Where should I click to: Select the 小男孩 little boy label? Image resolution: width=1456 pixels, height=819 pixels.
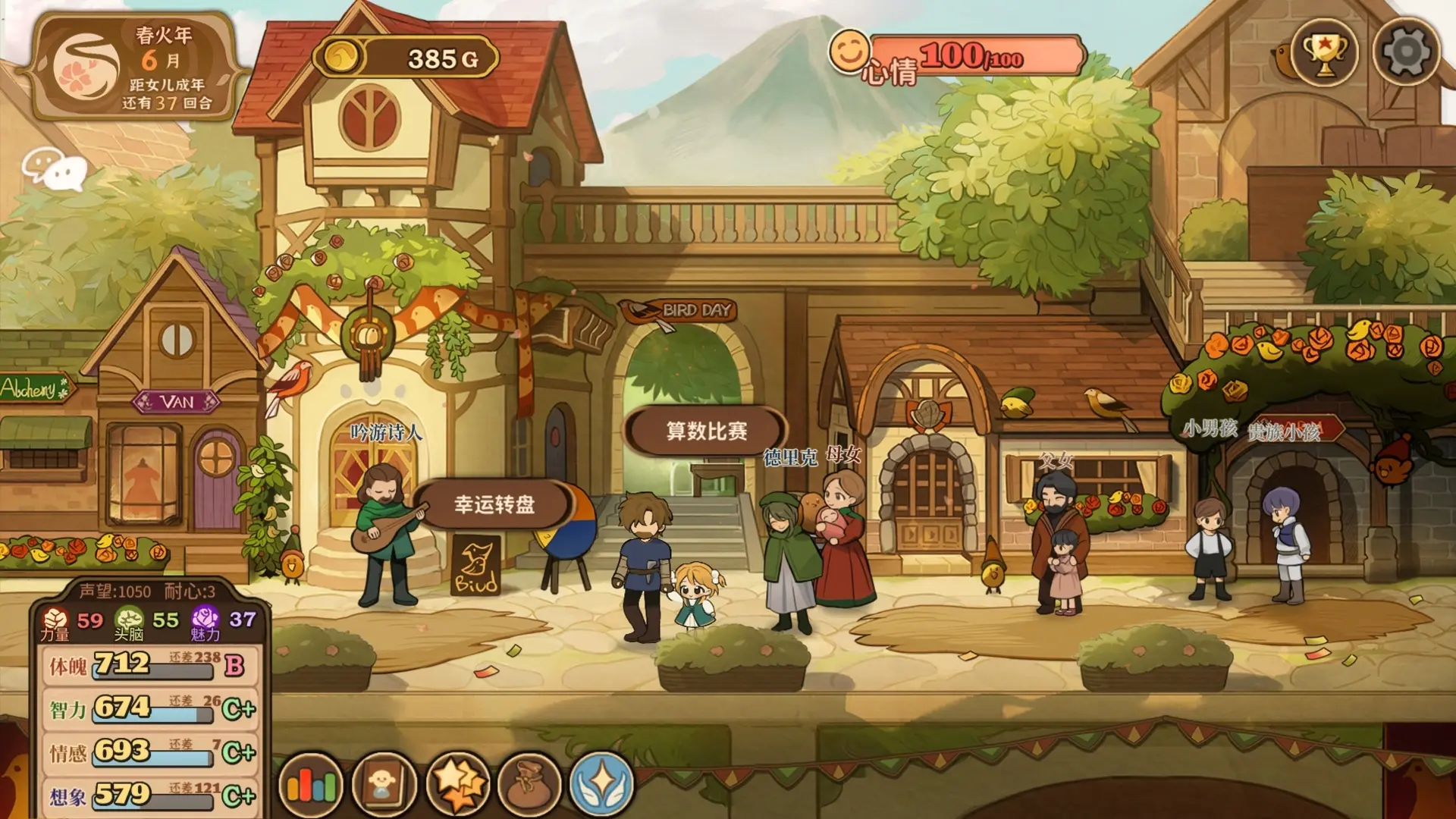click(1210, 429)
